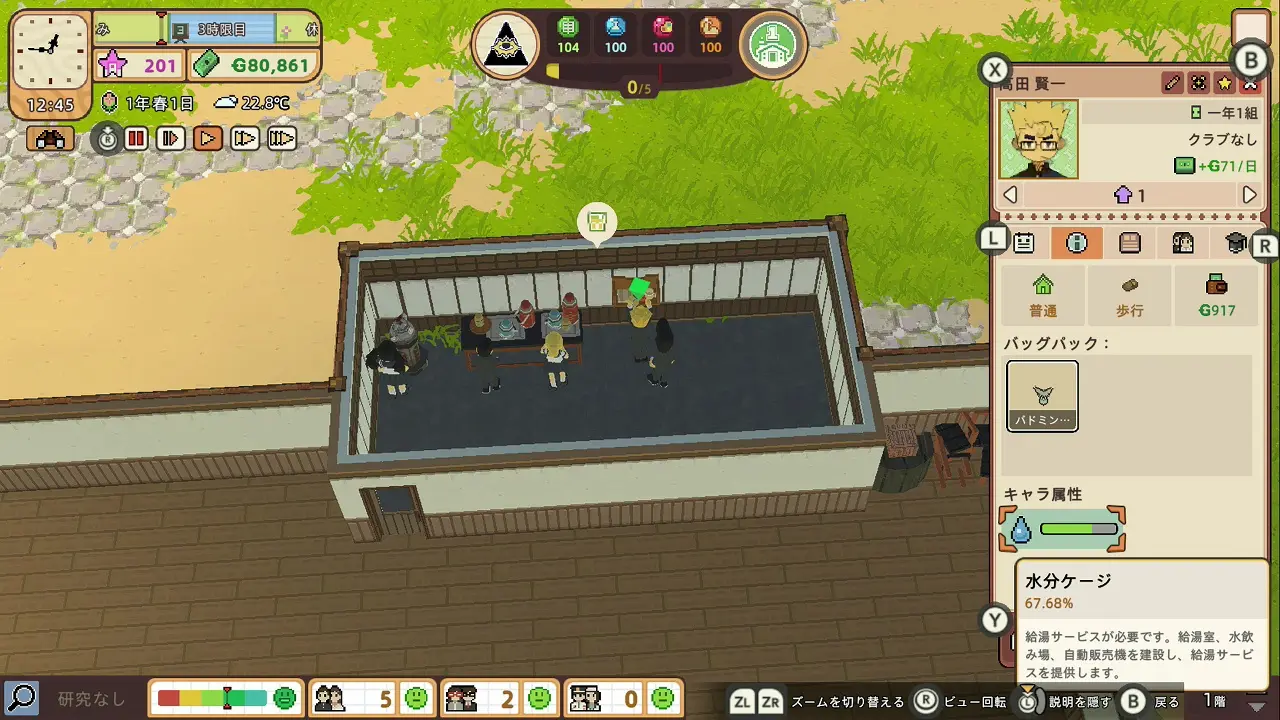1280x720 pixels.
Task: Select the badminton item in the backpack
Action: coord(1042,396)
